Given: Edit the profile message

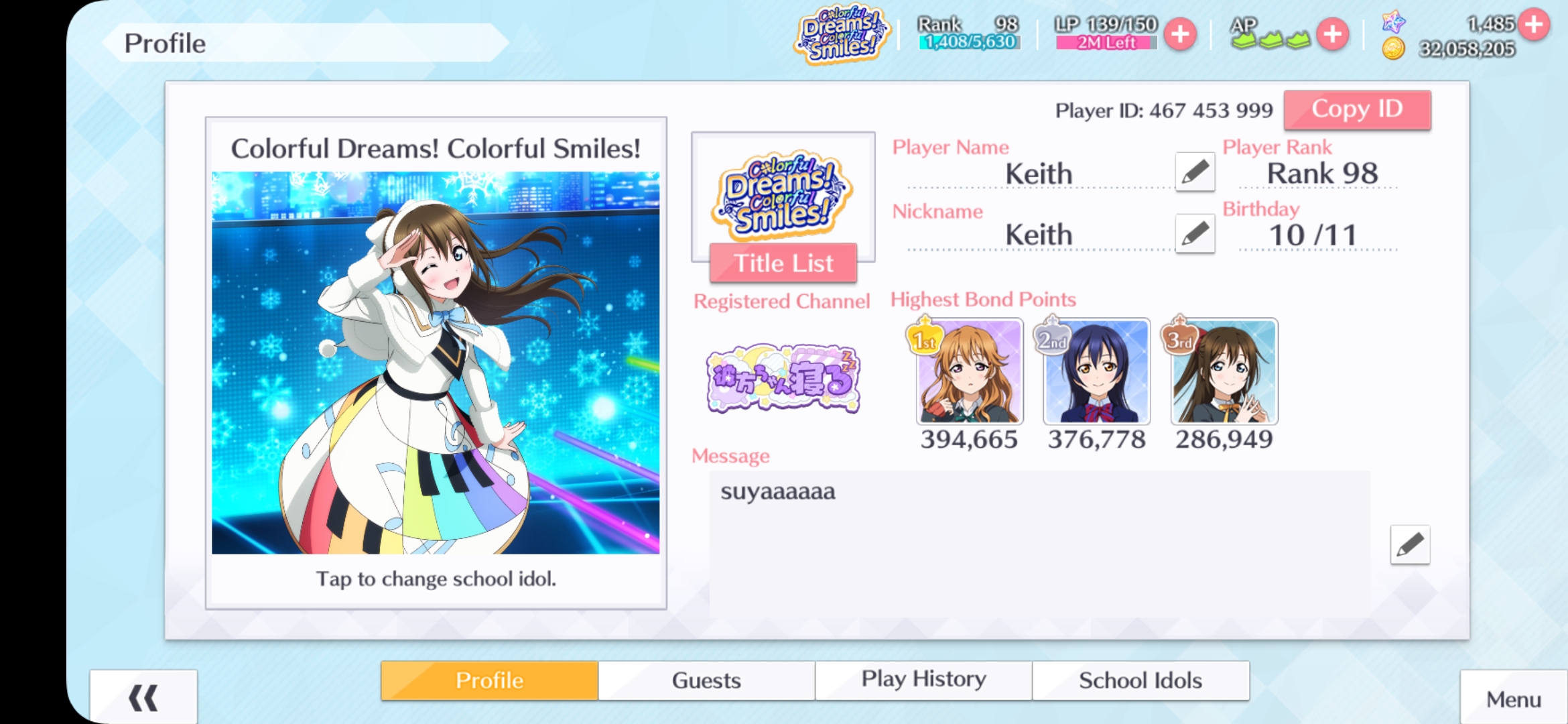Looking at the screenshot, I should click(1410, 545).
